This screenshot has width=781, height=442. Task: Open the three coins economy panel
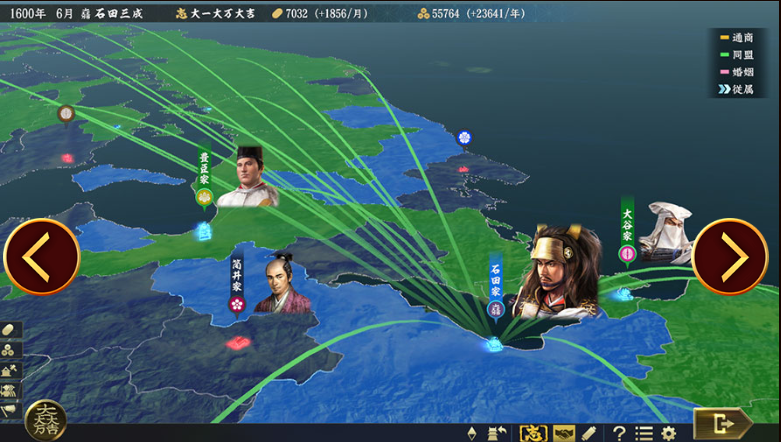point(10,350)
